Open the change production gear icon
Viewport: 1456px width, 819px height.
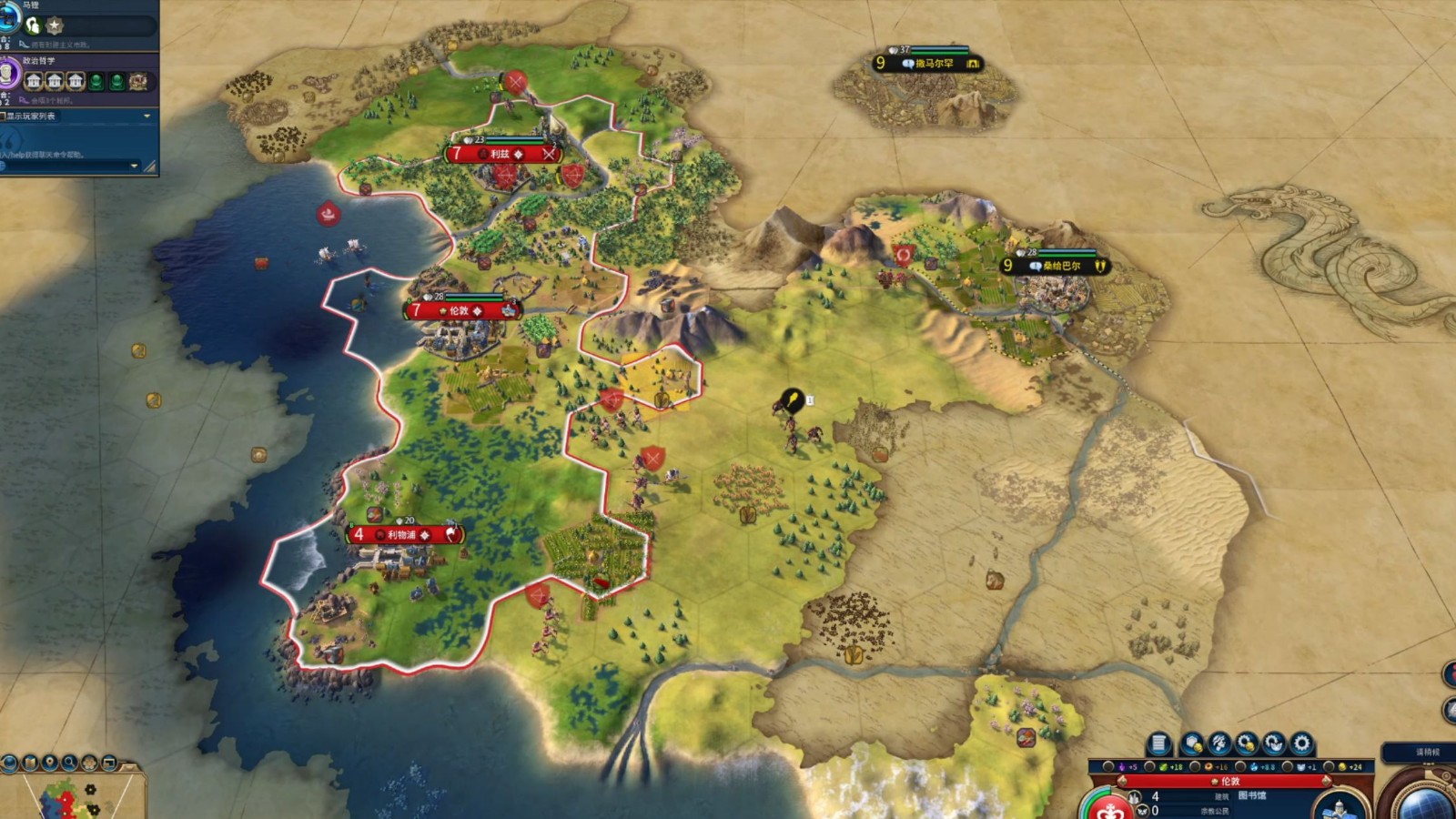click(1302, 743)
